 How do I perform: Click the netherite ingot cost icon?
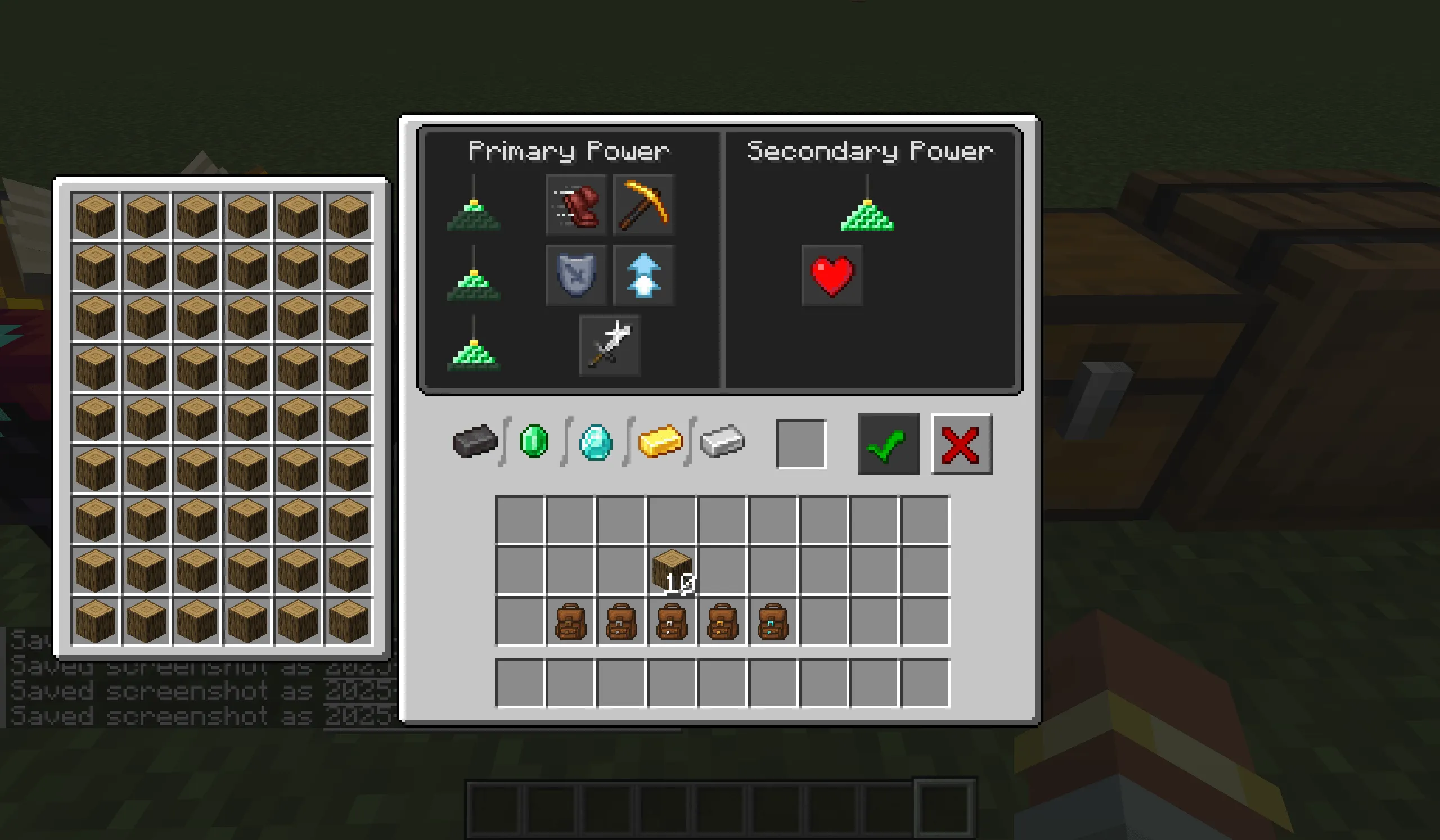476,441
